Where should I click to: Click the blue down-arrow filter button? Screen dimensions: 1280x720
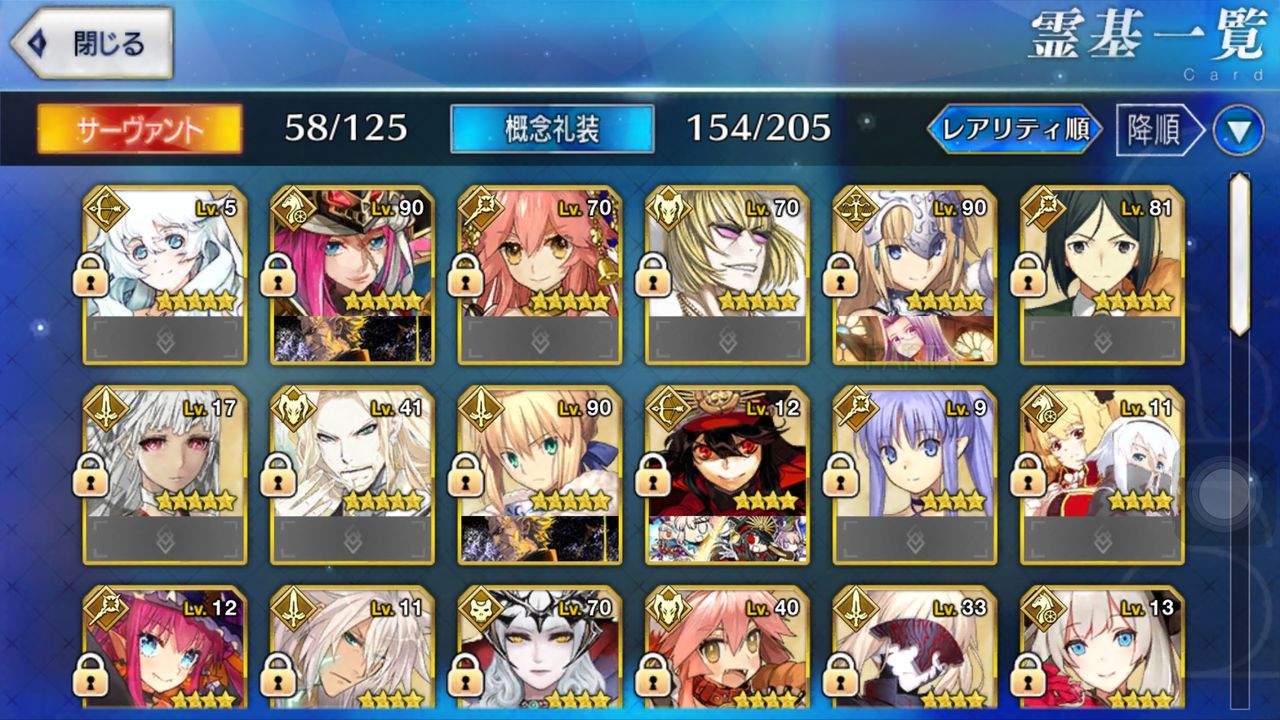pos(1238,131)
